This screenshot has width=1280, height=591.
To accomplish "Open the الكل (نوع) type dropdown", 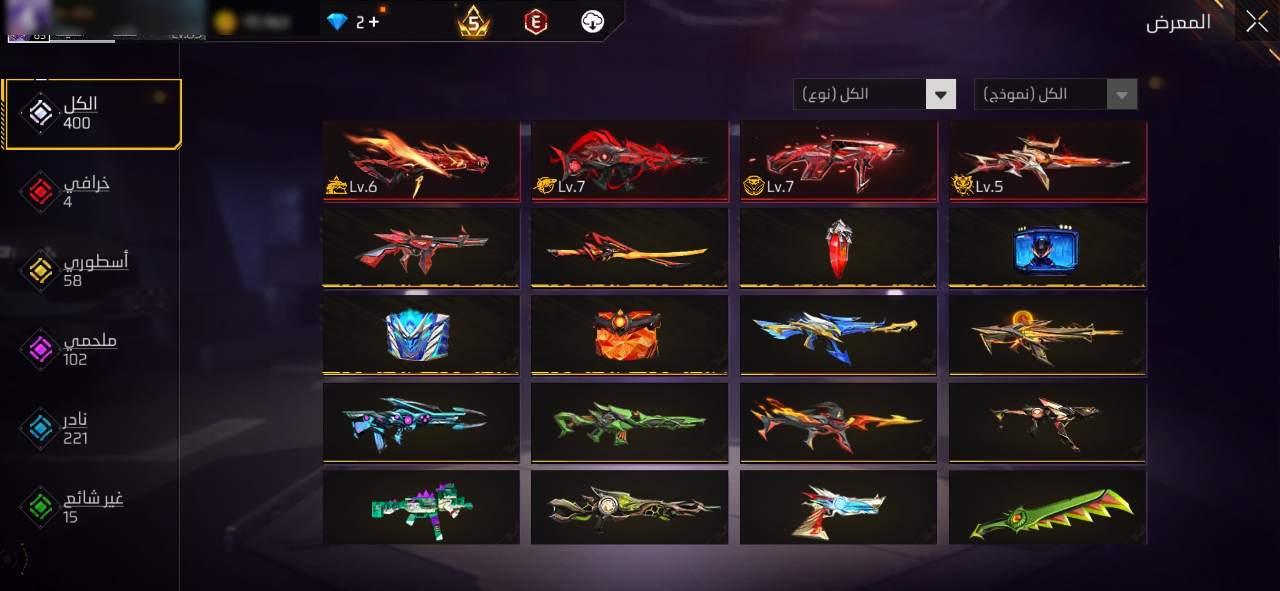I will tap(875, 95).
